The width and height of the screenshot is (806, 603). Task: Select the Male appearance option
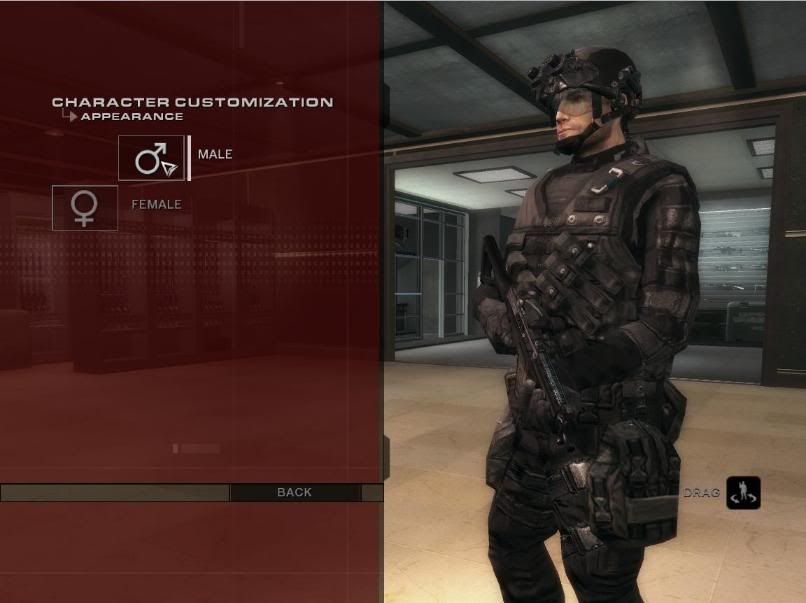152,158
